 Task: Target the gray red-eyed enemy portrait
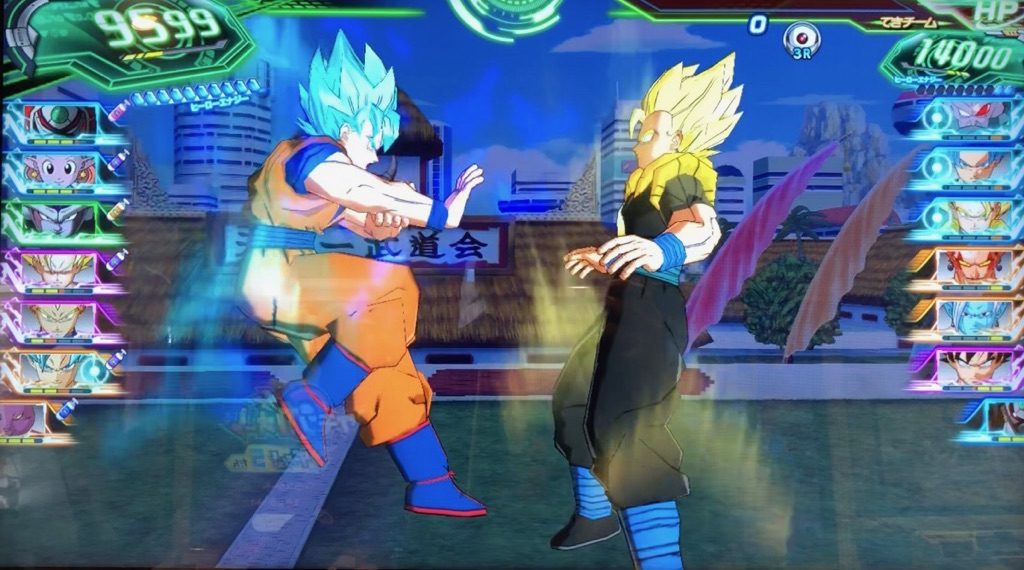pyautogui.click(x=972, y=116)
